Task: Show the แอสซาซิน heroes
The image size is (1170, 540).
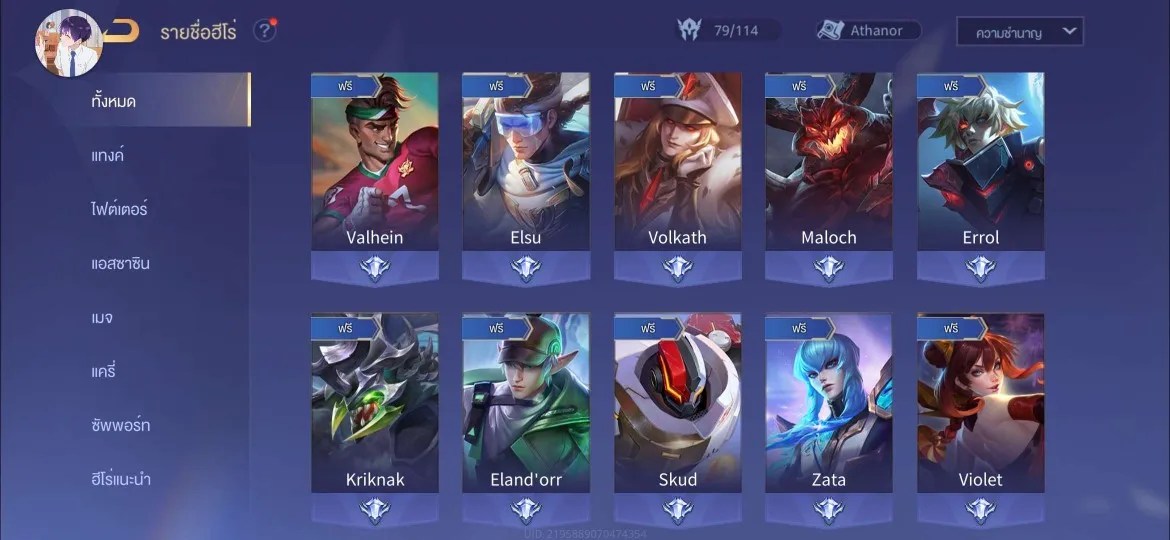Action: pos(120,263)
